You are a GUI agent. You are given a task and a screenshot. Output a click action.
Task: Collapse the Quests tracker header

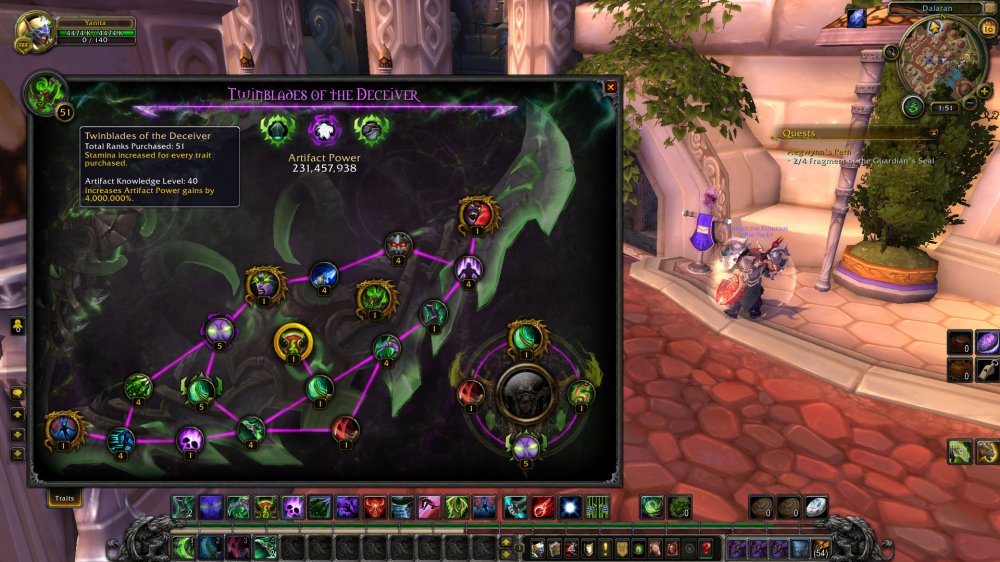[x=934, y=133]
